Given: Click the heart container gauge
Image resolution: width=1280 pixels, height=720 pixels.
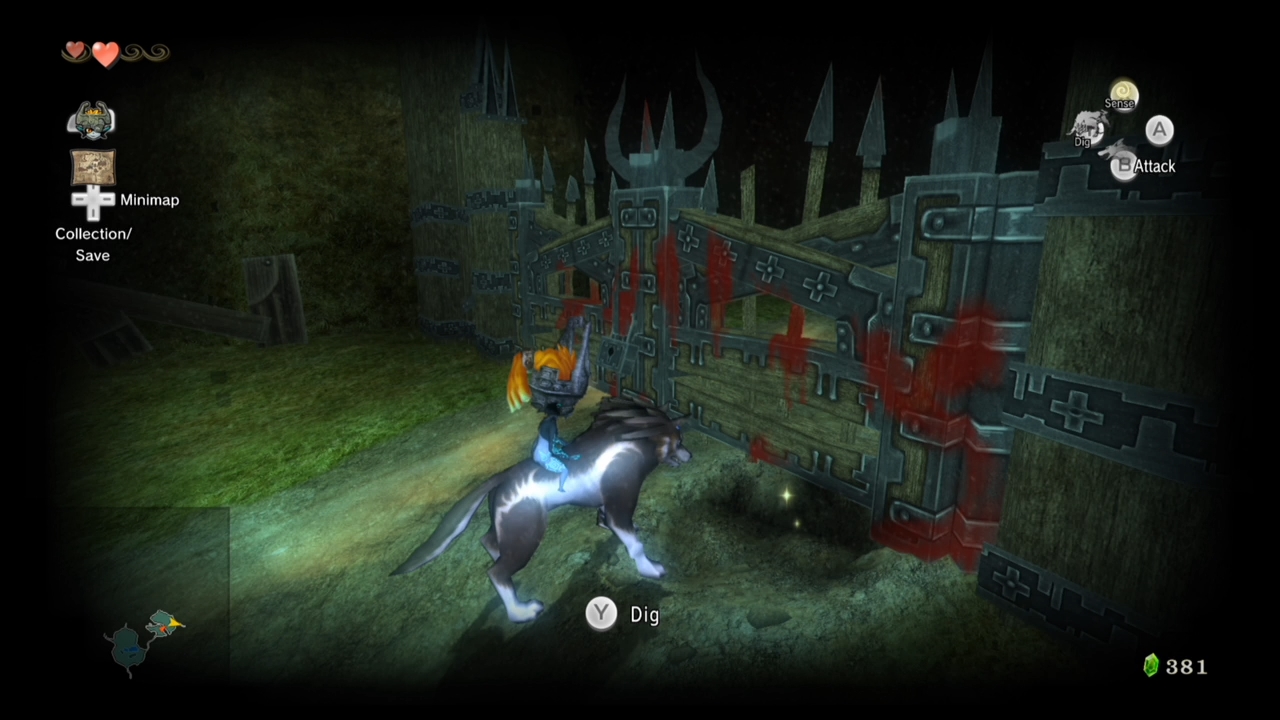Looking at the screenshot, I should point(105,53).
